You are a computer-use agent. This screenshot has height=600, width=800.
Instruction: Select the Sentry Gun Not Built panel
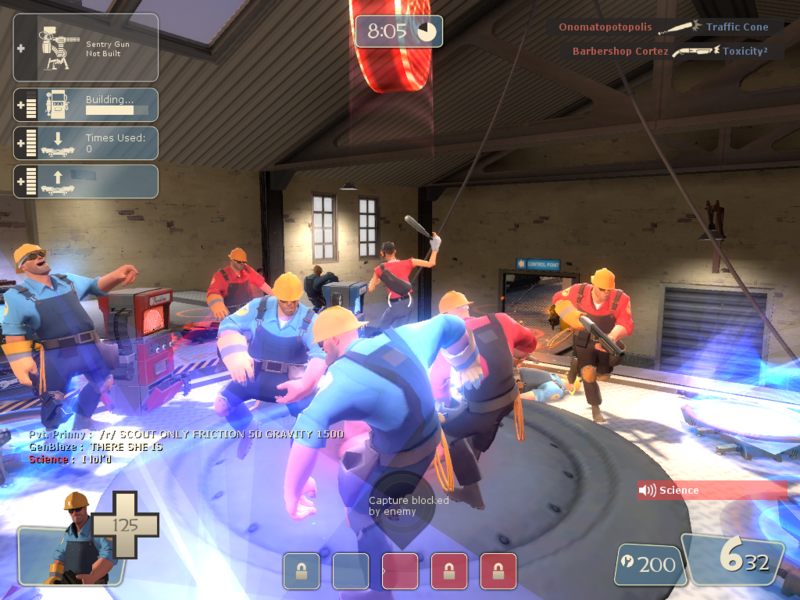85,47
